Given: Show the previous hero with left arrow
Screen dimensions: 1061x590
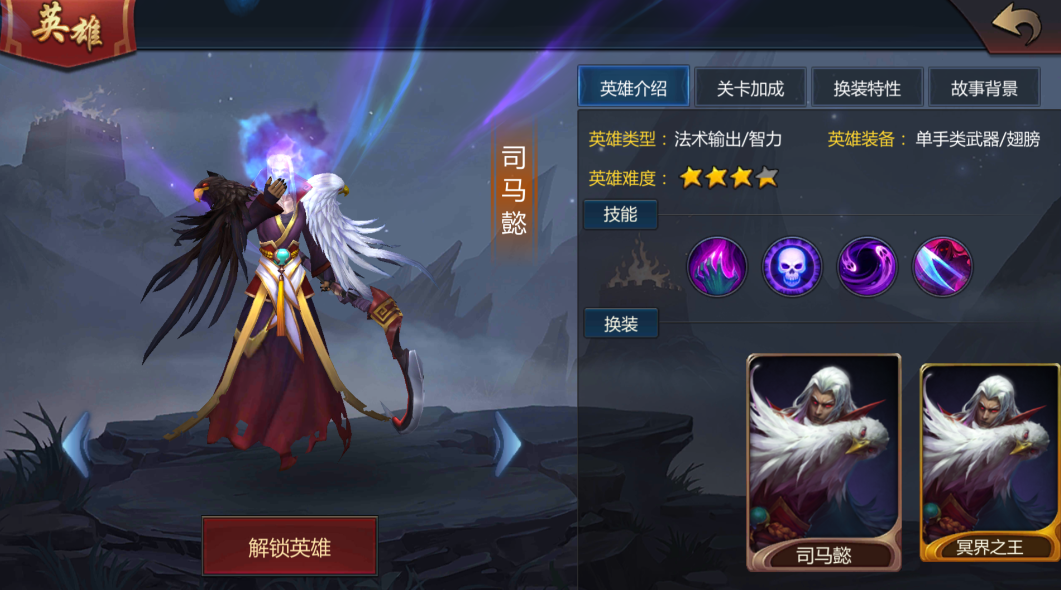Looking at the screenshot, I should click(x=76, y=444).
